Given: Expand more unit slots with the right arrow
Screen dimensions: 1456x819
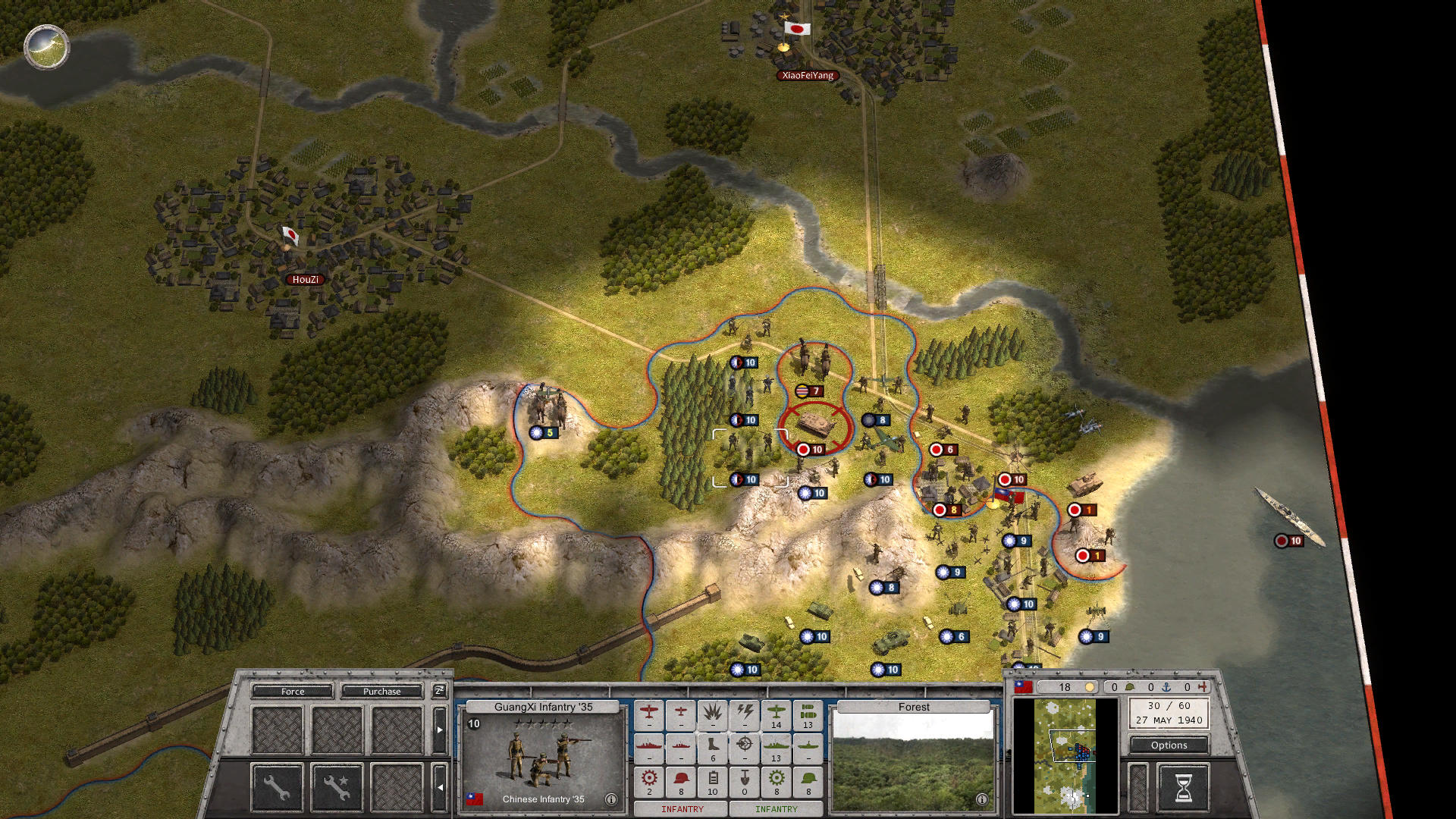Looking at the screenshot, I should point(440,730).
